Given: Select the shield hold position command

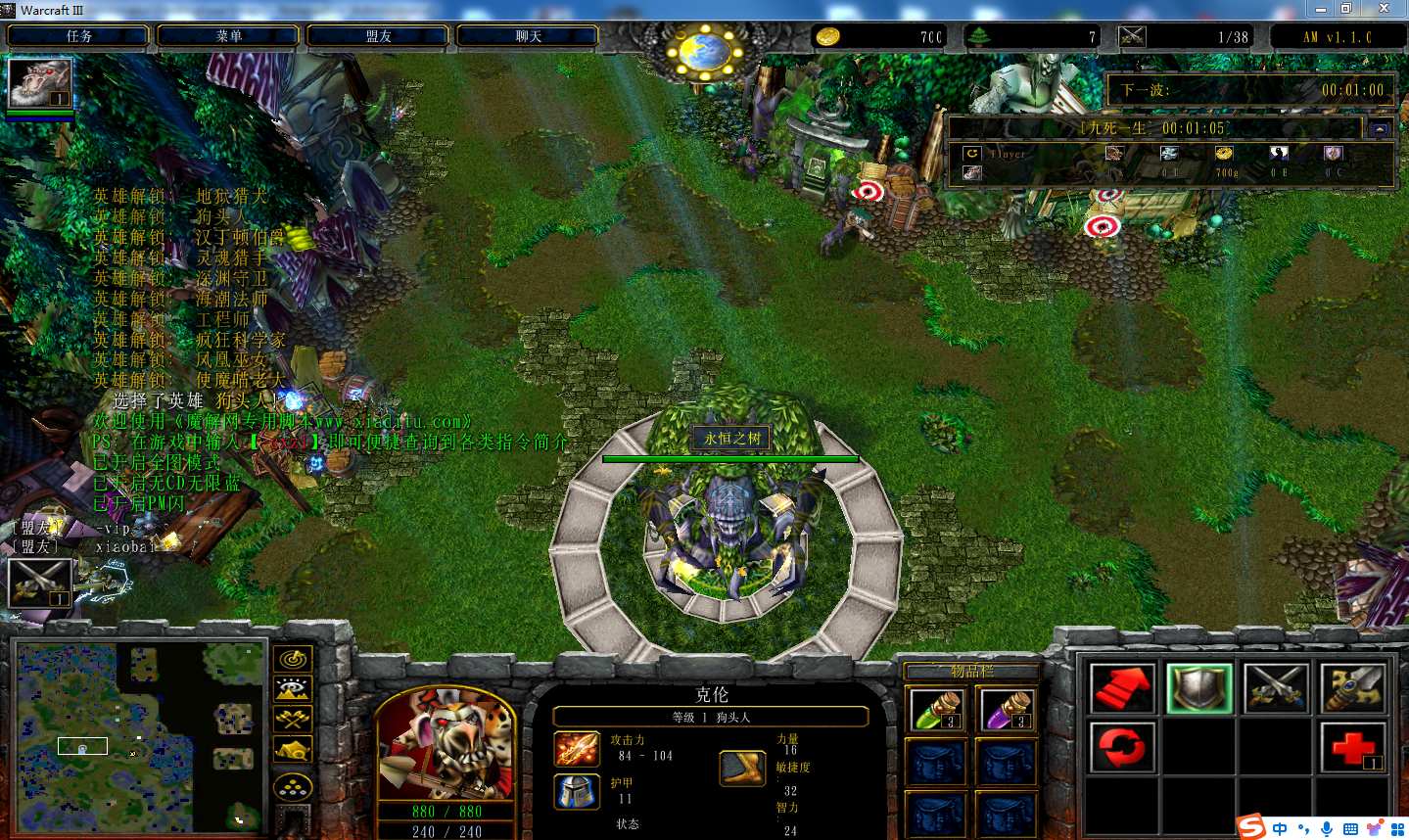Looking at the screenshot, I should [1199, 688].
